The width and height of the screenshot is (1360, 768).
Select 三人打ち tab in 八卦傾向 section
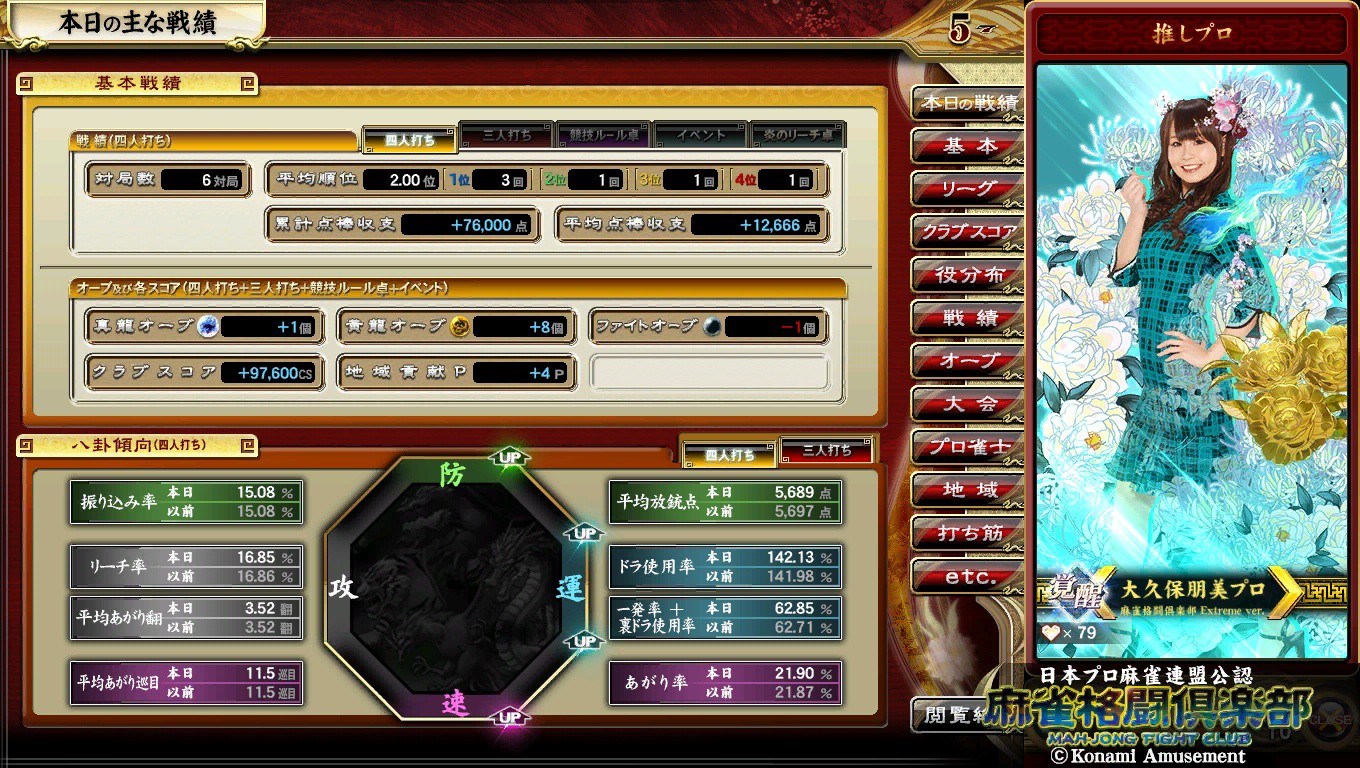tap(827, 451)
